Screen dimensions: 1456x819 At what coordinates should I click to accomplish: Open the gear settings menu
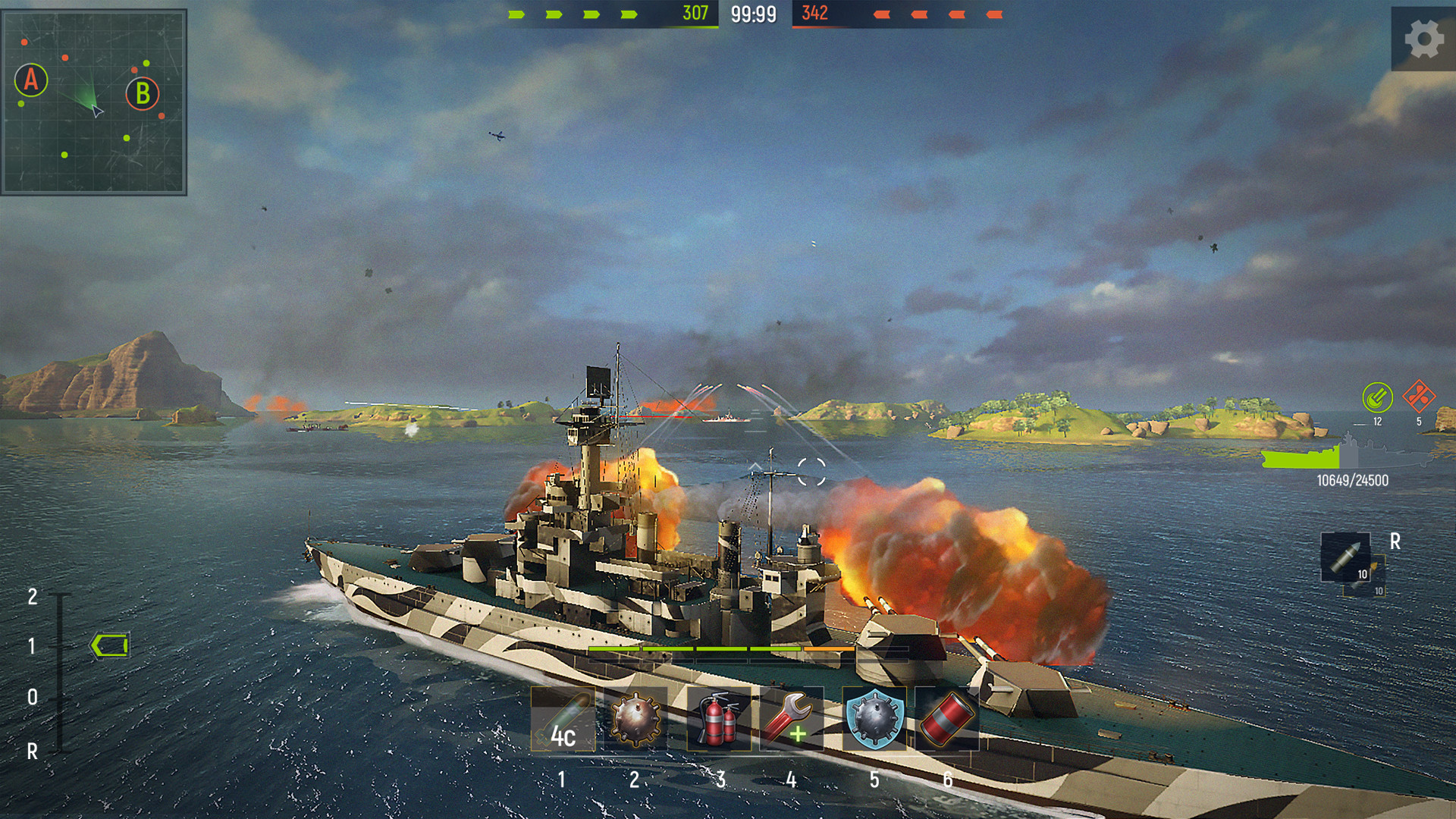(x=1423, y=38)
